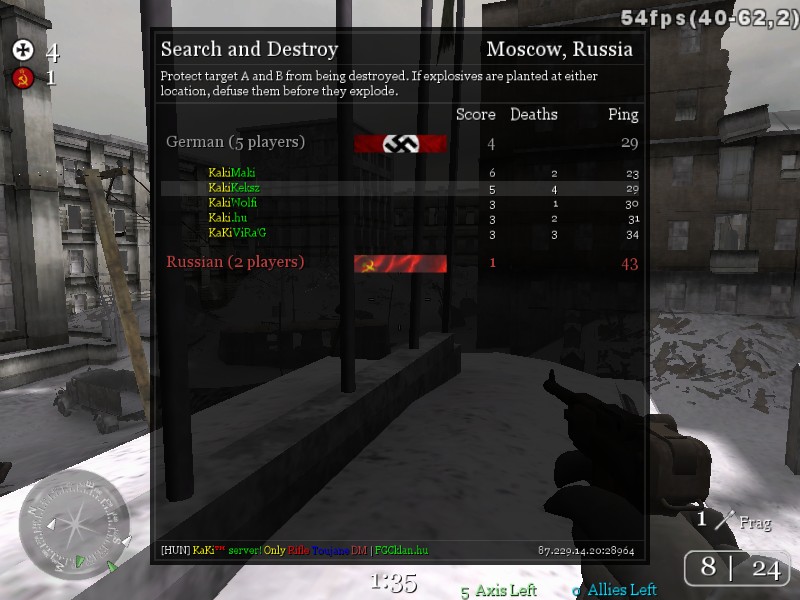Select the Russian (2 players) team header
800x600 pixels.
tap(235, 262)
